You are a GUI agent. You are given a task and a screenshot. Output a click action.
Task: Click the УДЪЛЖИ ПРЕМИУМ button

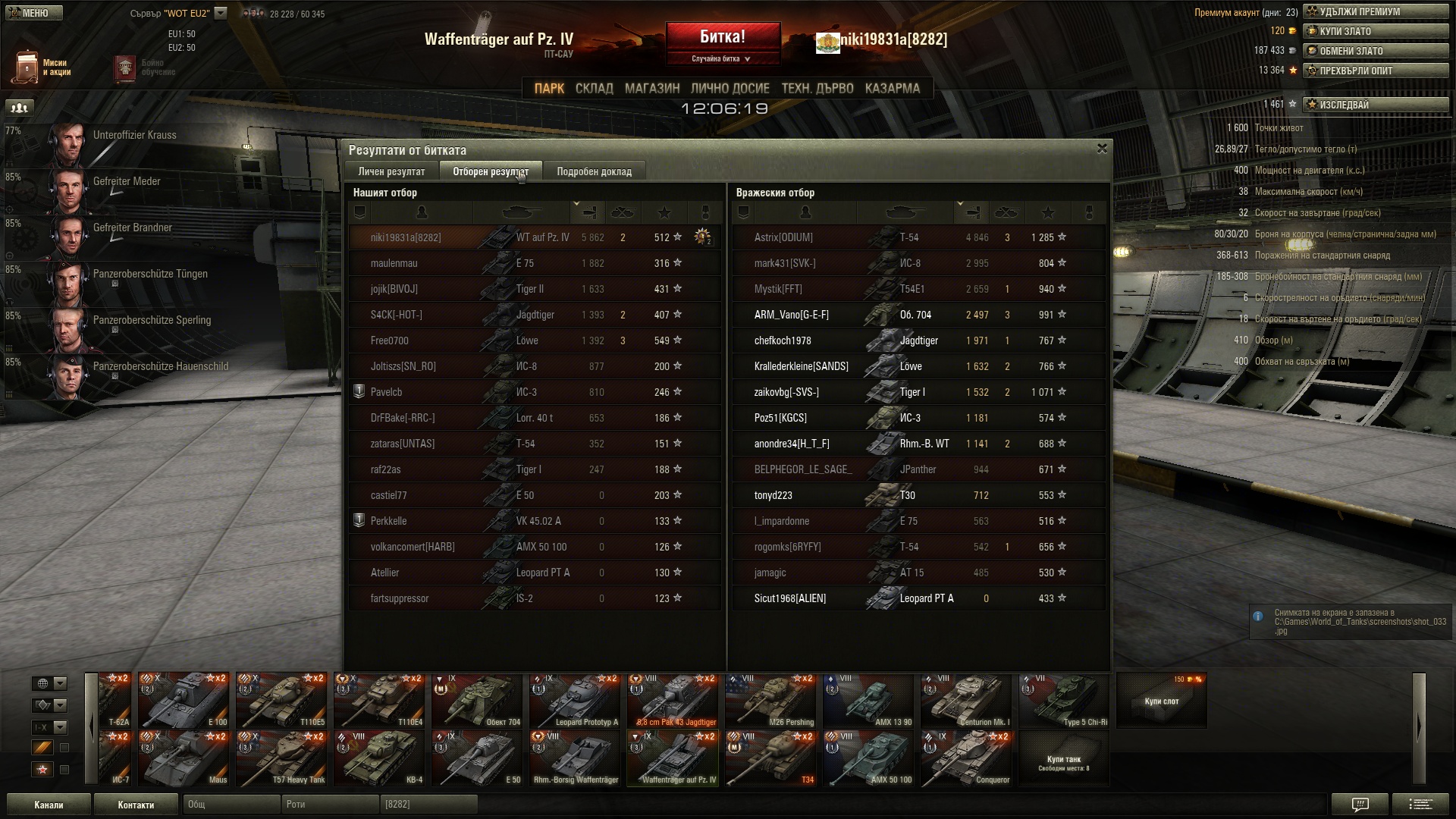[x=1375, y=12]
